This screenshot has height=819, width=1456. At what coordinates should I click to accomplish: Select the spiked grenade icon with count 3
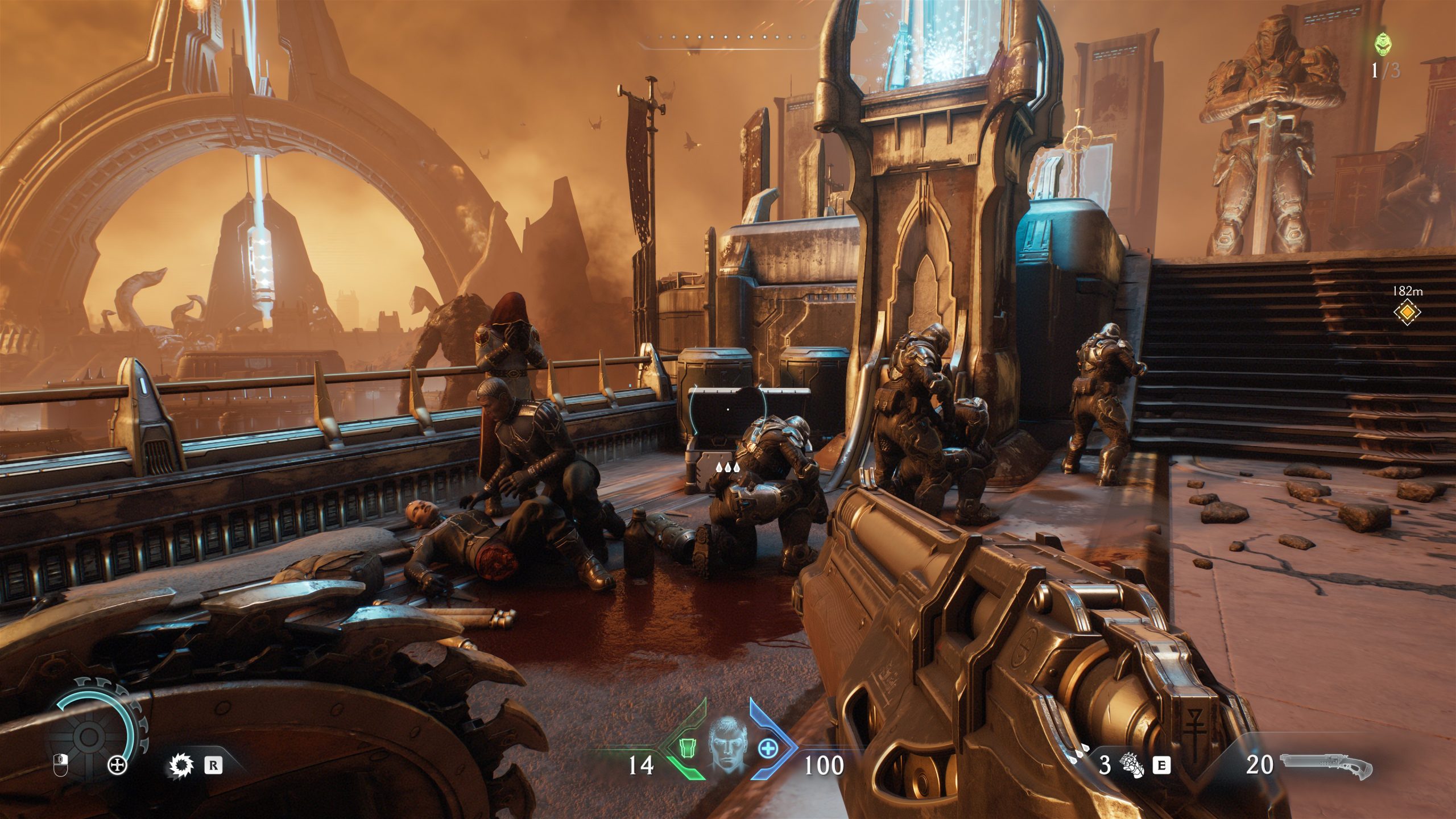tap(1133, 766)
